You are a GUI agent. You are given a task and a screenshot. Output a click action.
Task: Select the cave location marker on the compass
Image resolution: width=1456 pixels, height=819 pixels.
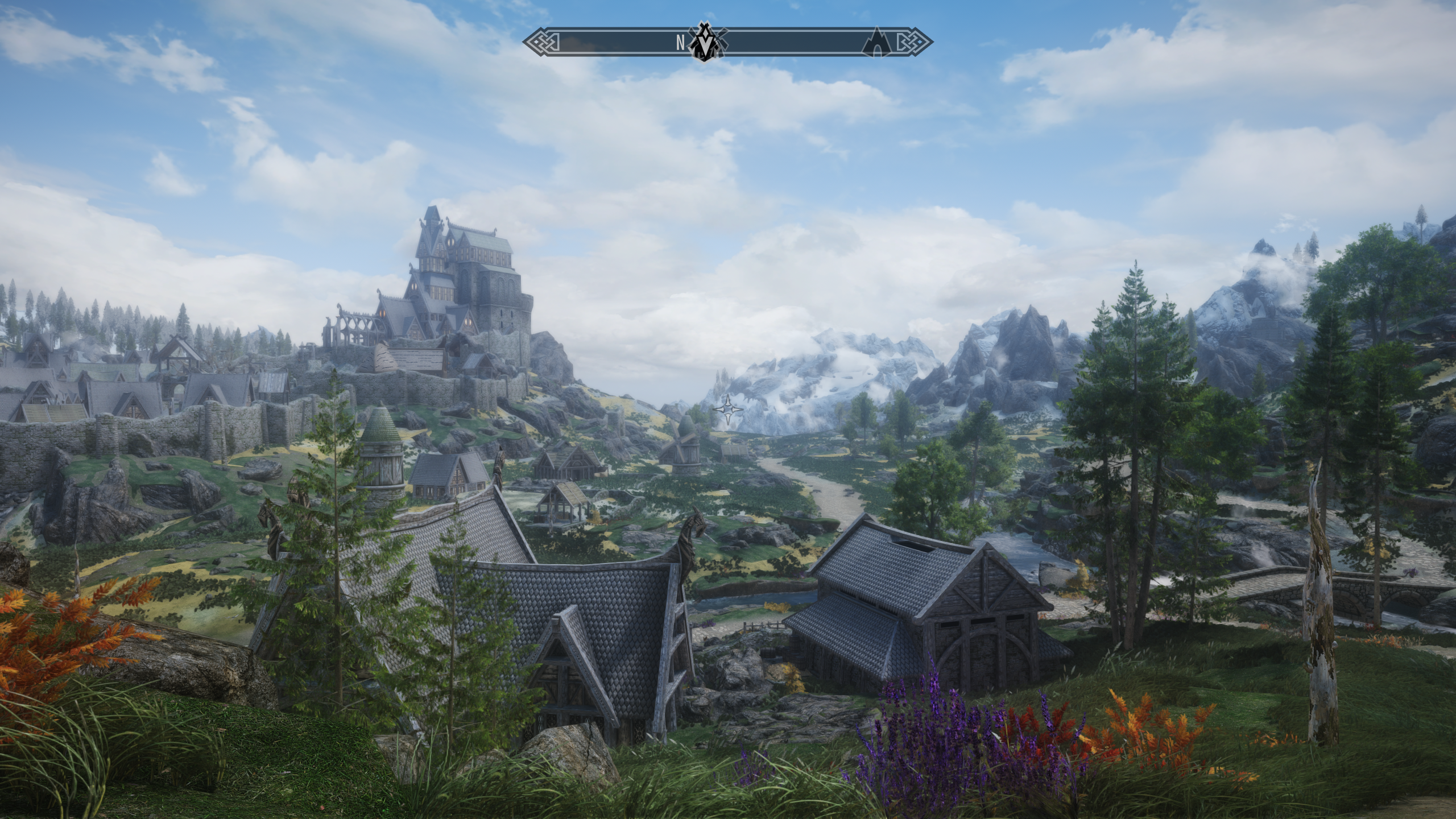[x=876, y=43]
